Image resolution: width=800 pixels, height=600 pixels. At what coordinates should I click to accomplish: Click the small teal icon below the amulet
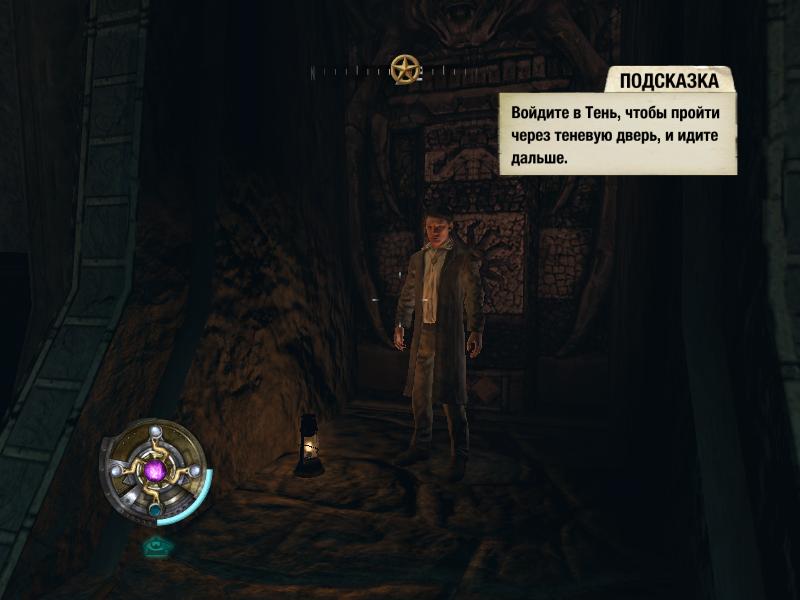coord(155,546)
